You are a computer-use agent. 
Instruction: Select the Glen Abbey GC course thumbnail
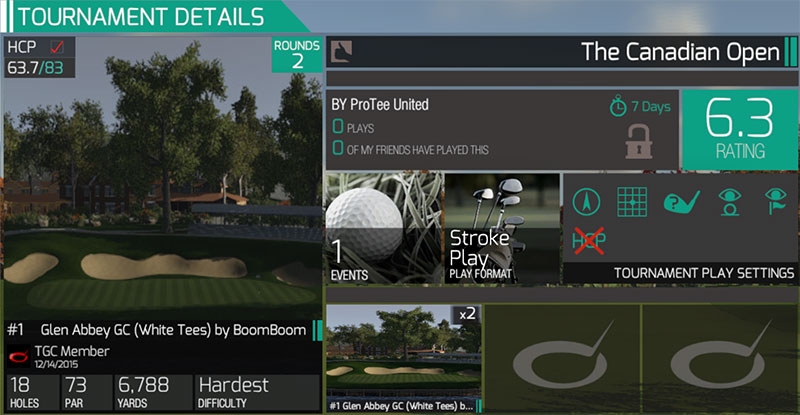403,357
